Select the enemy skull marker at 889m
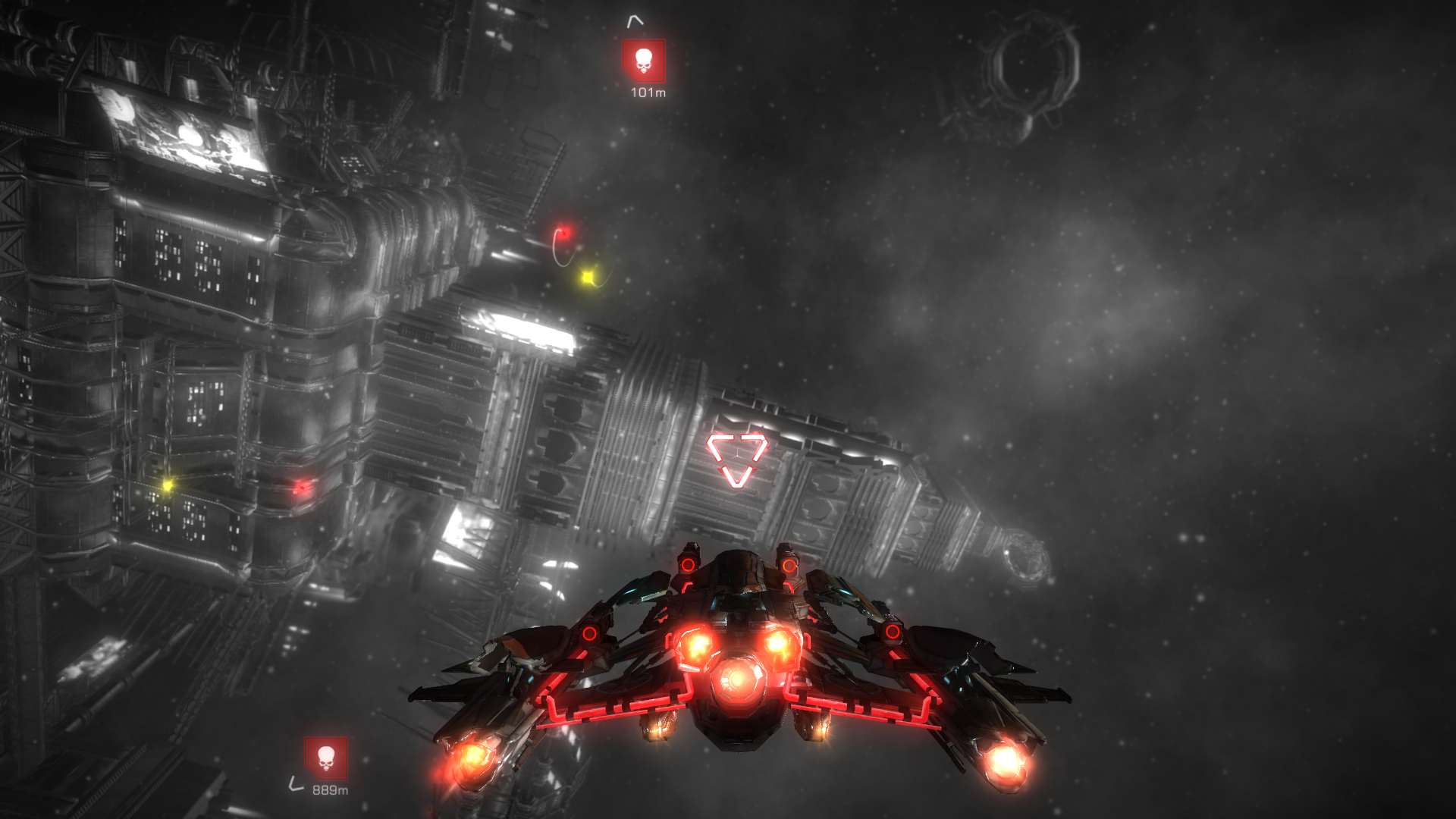1456x819 pixels. pos(326,758)
